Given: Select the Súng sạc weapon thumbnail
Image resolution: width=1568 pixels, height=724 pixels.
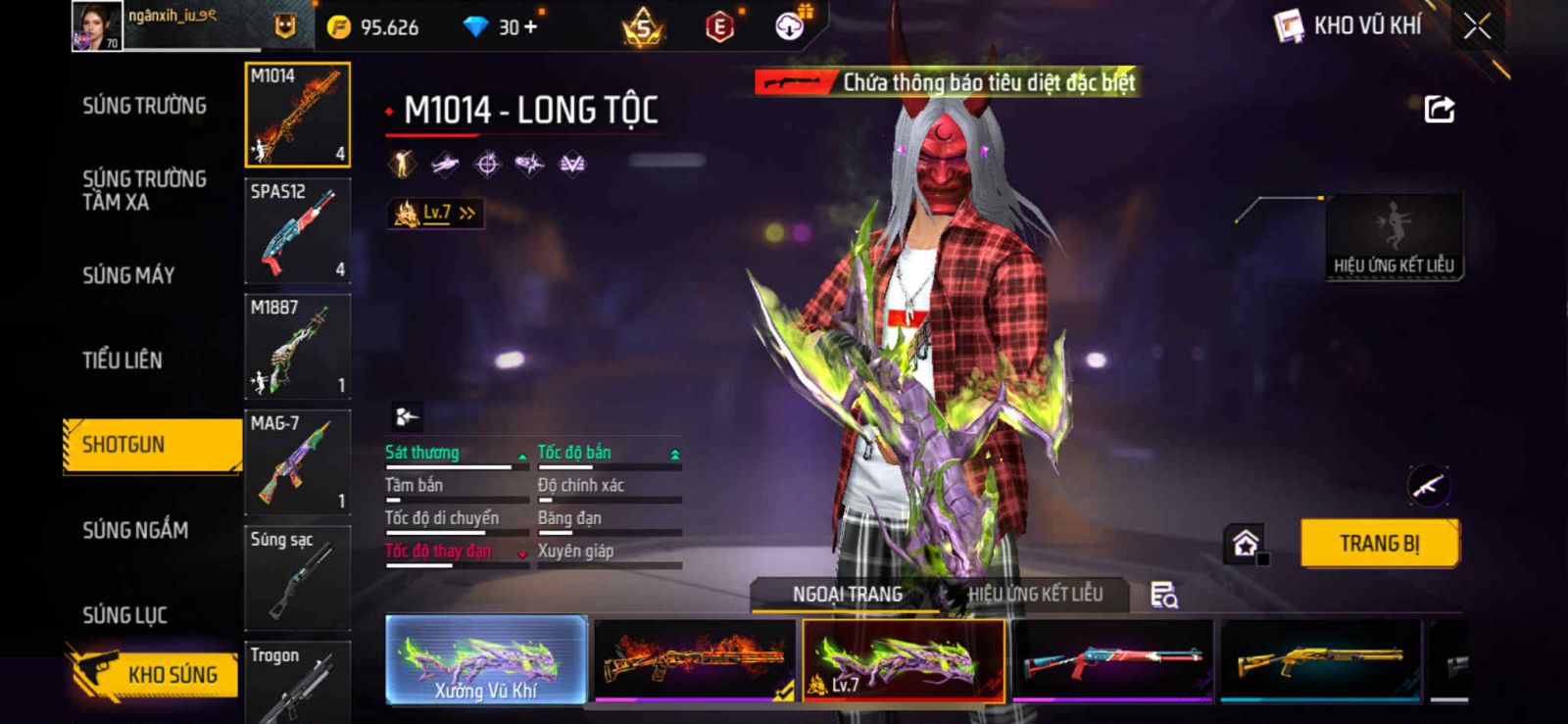Looking at the screenshot, I should 297,577.
